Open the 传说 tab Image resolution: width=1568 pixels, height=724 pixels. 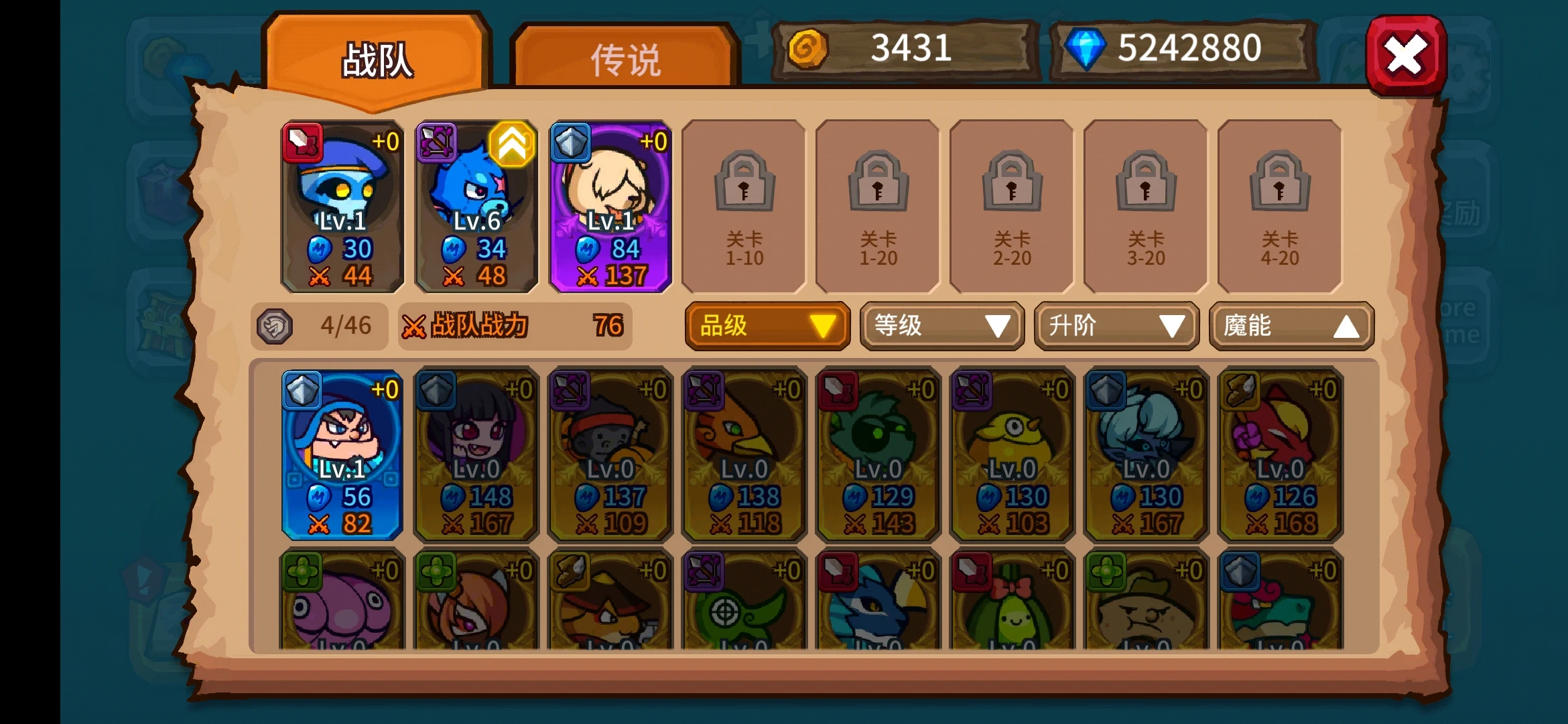pyautogui.click(x=625, y=60)
